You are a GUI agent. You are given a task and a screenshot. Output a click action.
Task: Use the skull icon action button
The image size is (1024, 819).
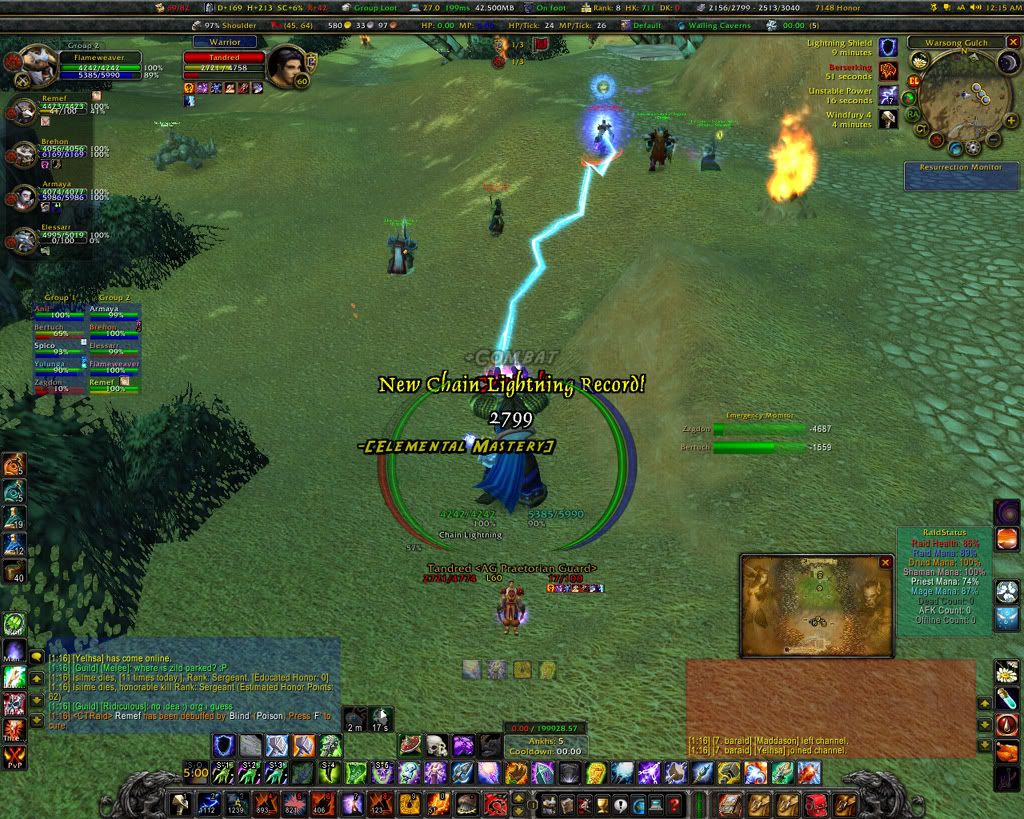[436, 745]
